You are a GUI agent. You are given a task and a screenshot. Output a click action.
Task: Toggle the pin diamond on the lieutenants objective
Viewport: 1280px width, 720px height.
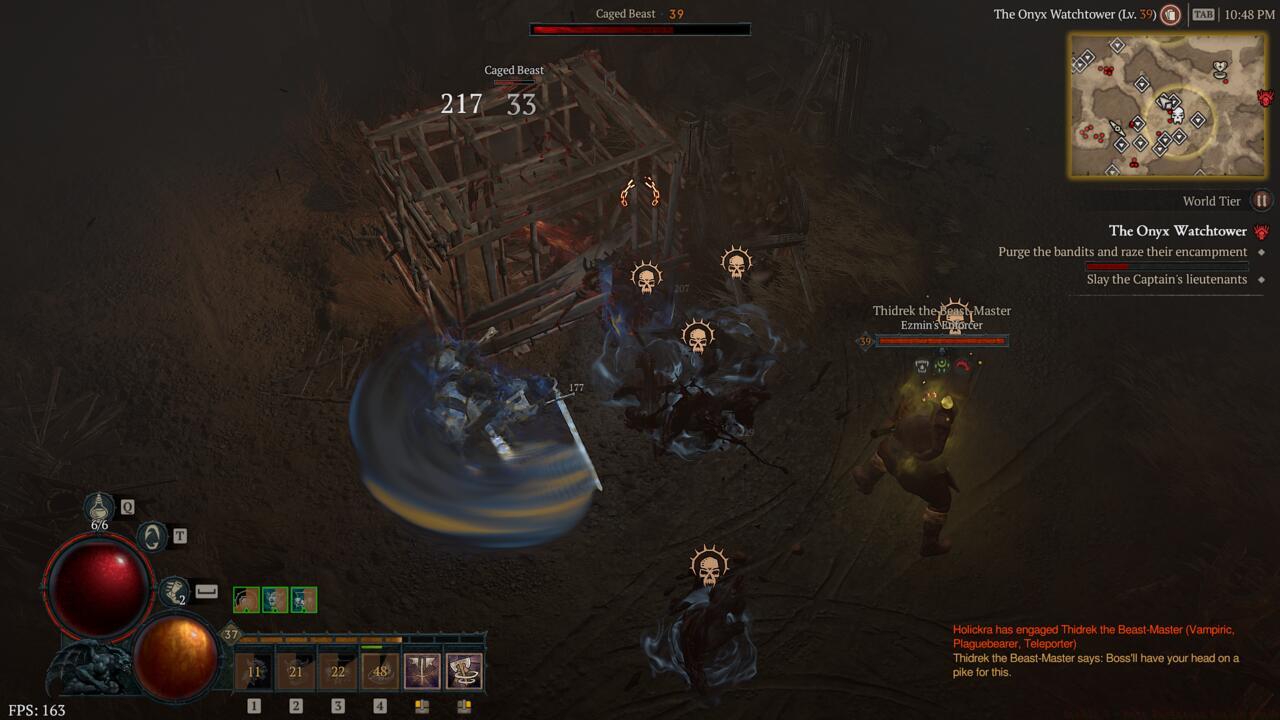click(x=1262, y=280)
